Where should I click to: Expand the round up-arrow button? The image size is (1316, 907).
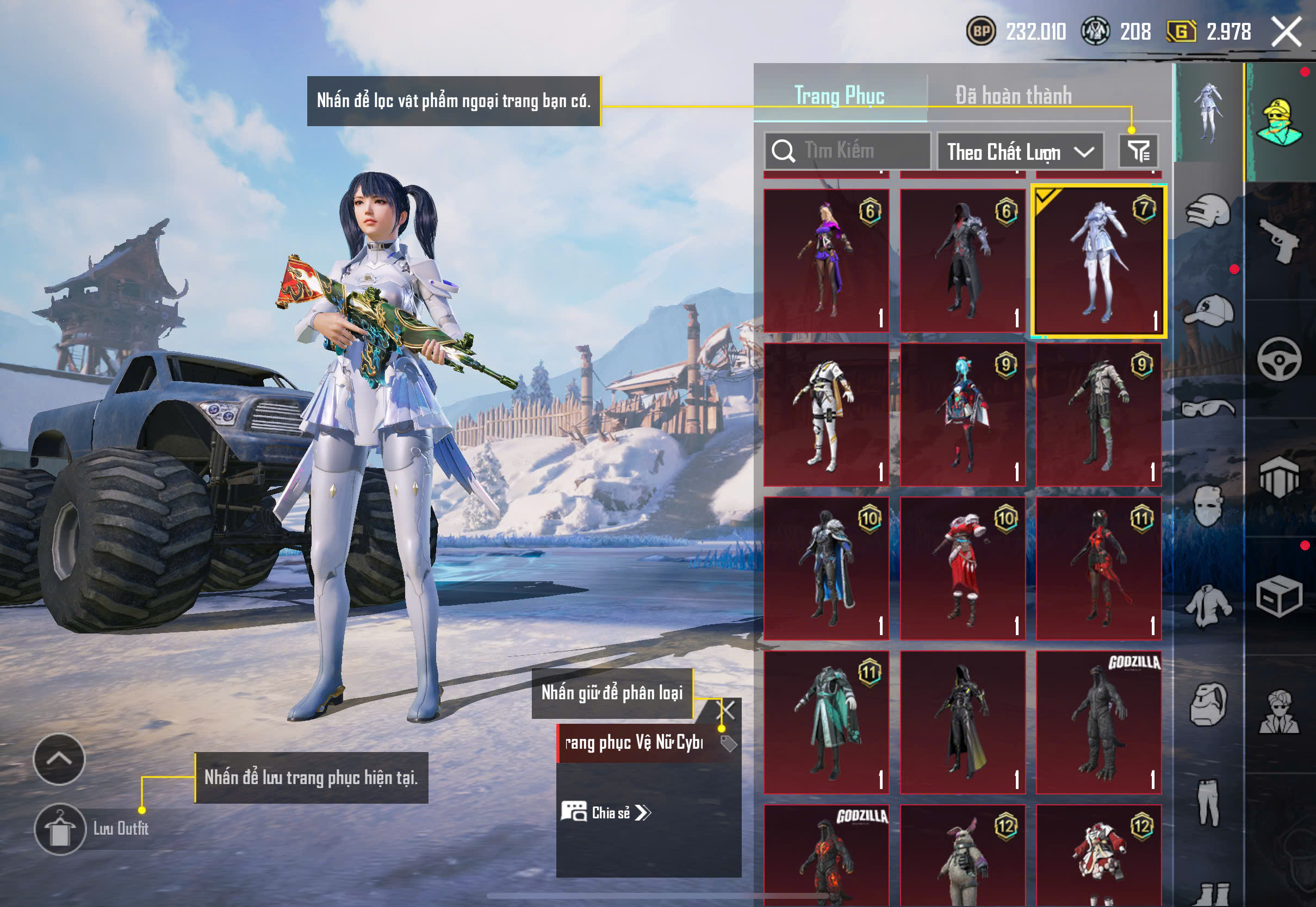(59, 759)
